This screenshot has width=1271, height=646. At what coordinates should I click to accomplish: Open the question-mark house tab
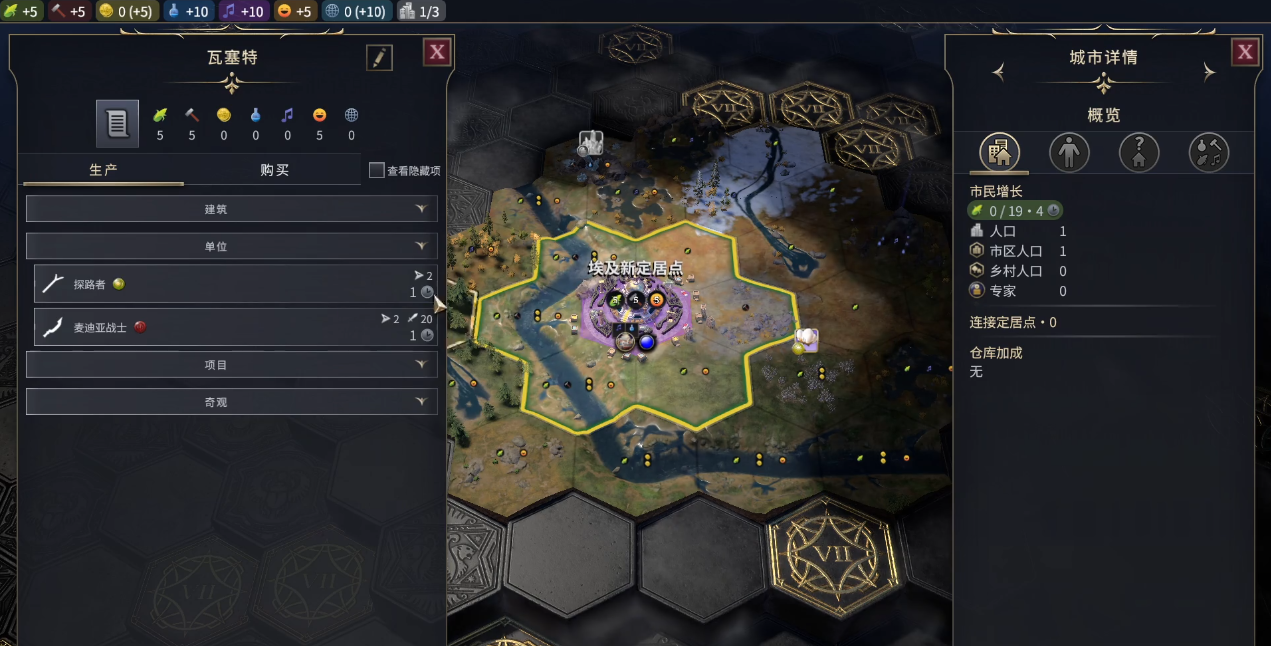click(1139, 153)
